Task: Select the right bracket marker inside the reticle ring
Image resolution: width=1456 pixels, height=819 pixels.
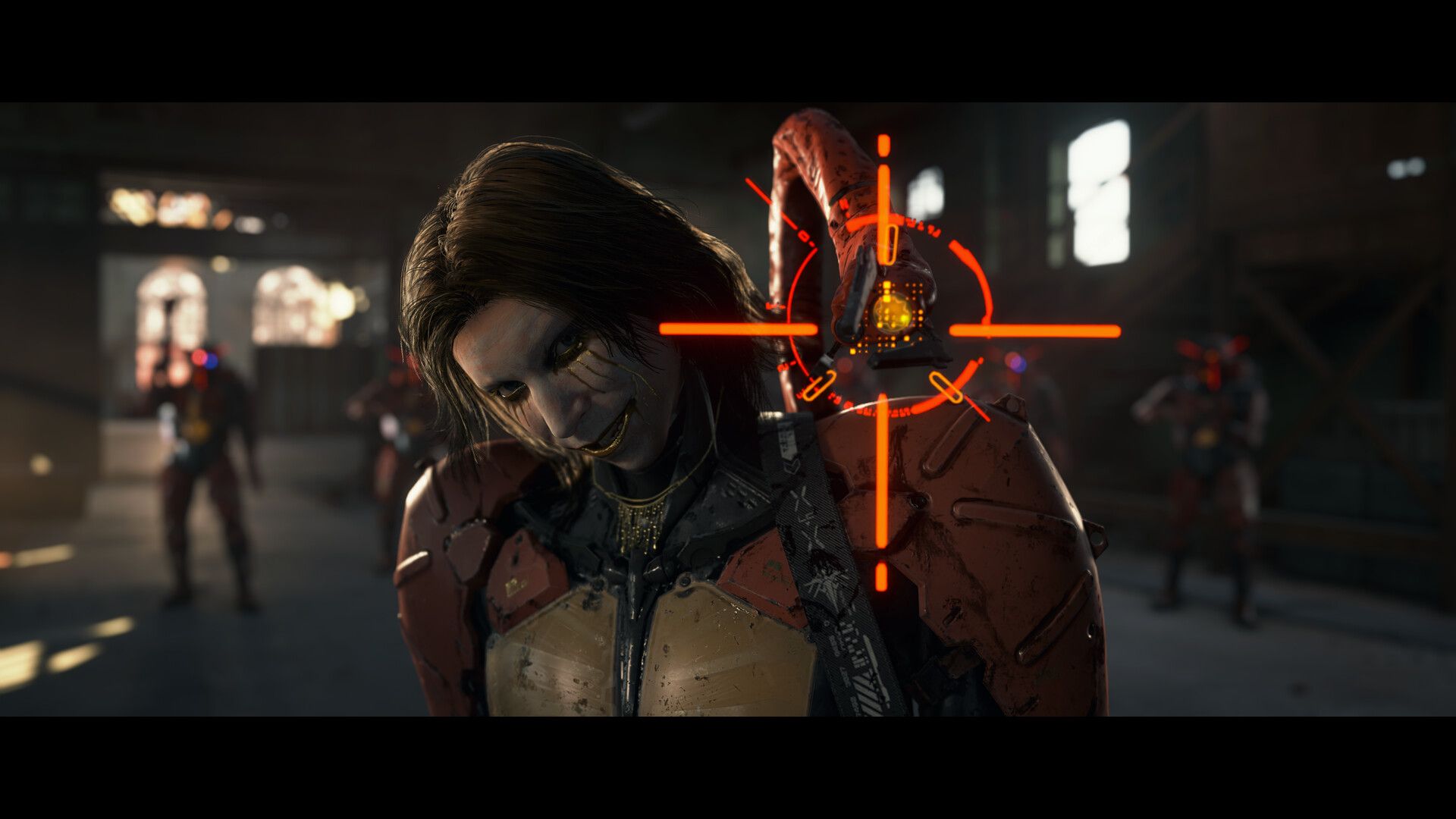Action: 946,386
